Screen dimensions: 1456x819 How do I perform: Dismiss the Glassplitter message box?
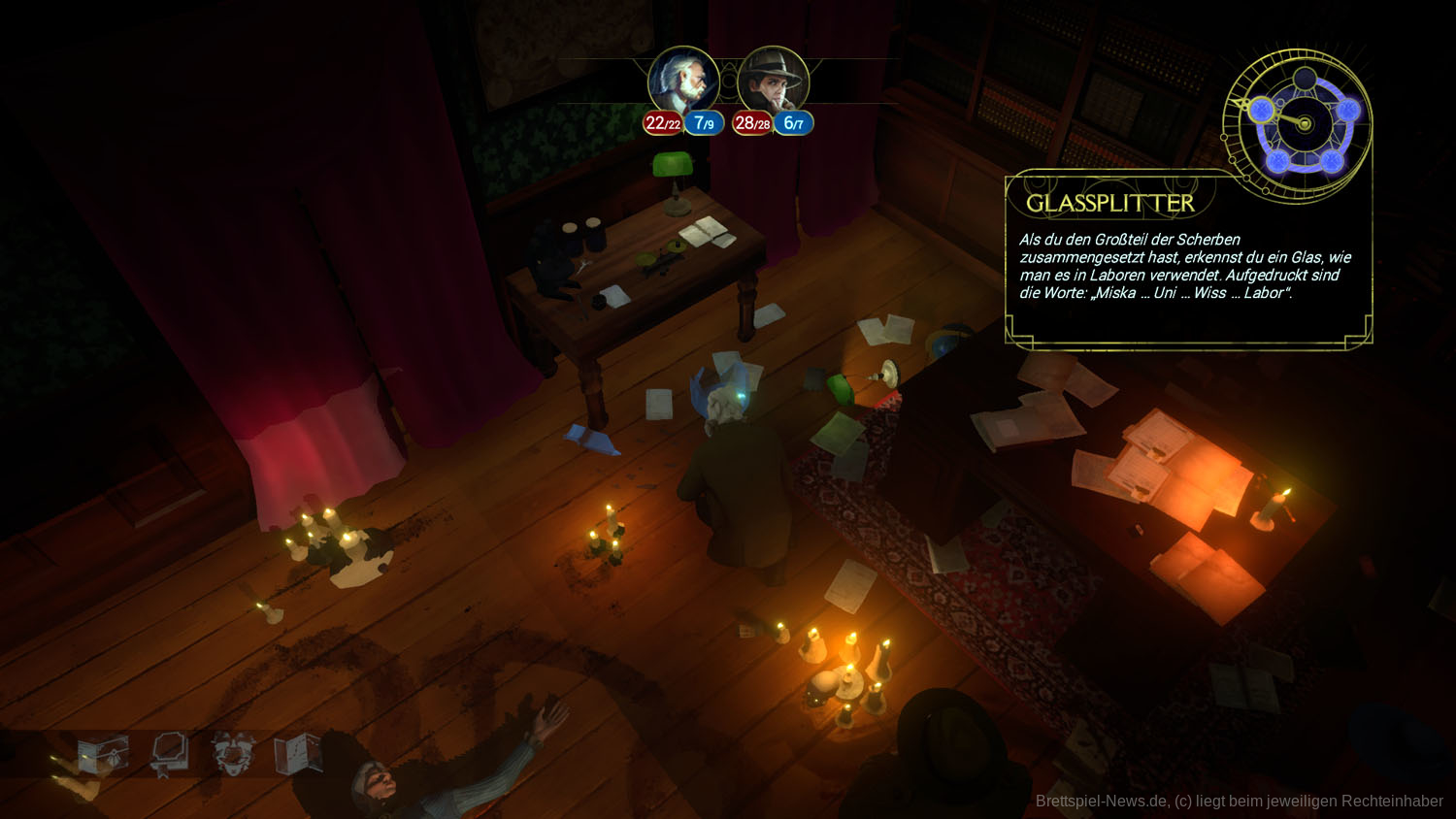(x=1188, y=264)
